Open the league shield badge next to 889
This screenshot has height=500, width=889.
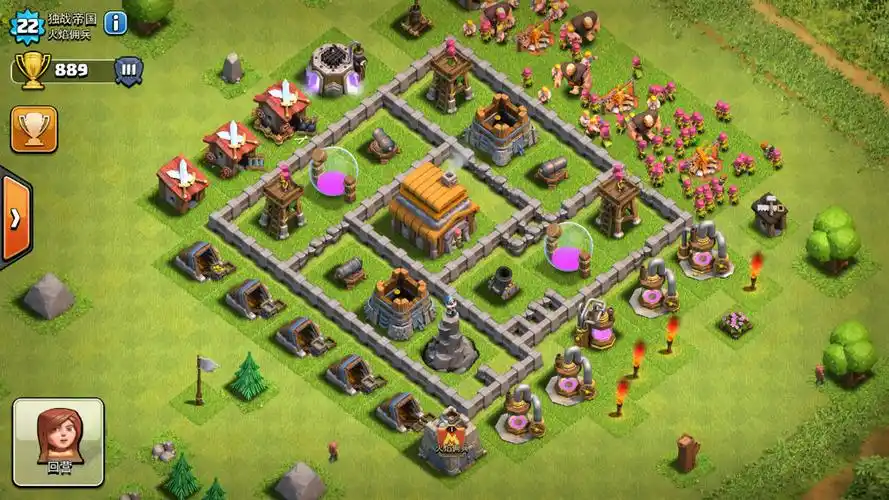tap(128, 70)
